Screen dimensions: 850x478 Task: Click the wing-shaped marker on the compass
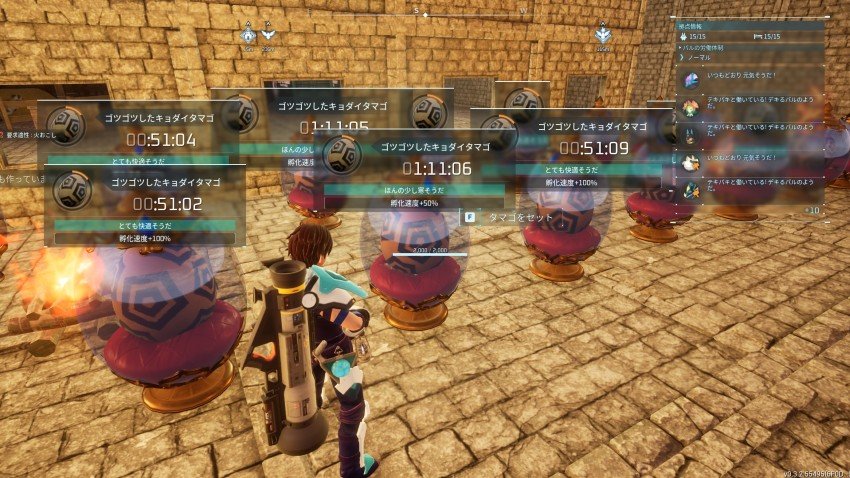pos(268,36)
